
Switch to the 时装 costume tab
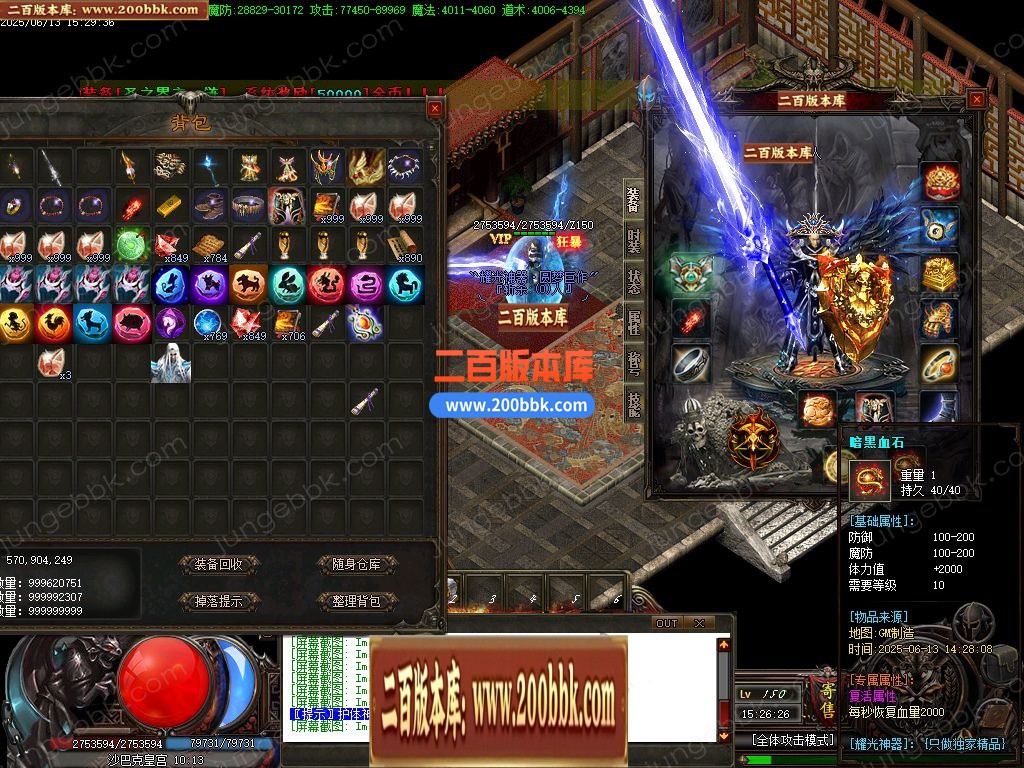point(633,241)
